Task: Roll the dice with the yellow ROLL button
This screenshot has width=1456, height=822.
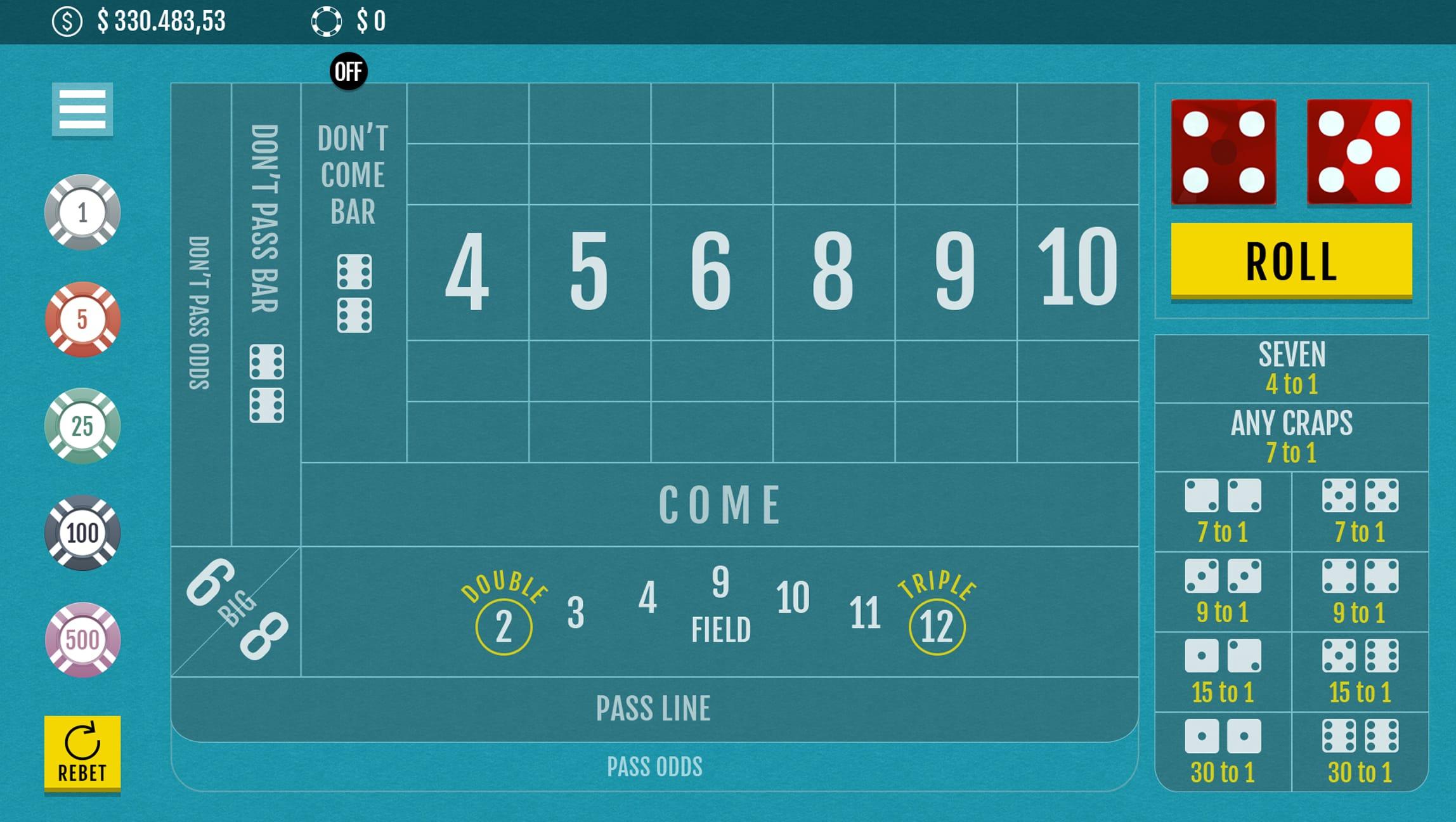Action: [x=1291, y=260]
